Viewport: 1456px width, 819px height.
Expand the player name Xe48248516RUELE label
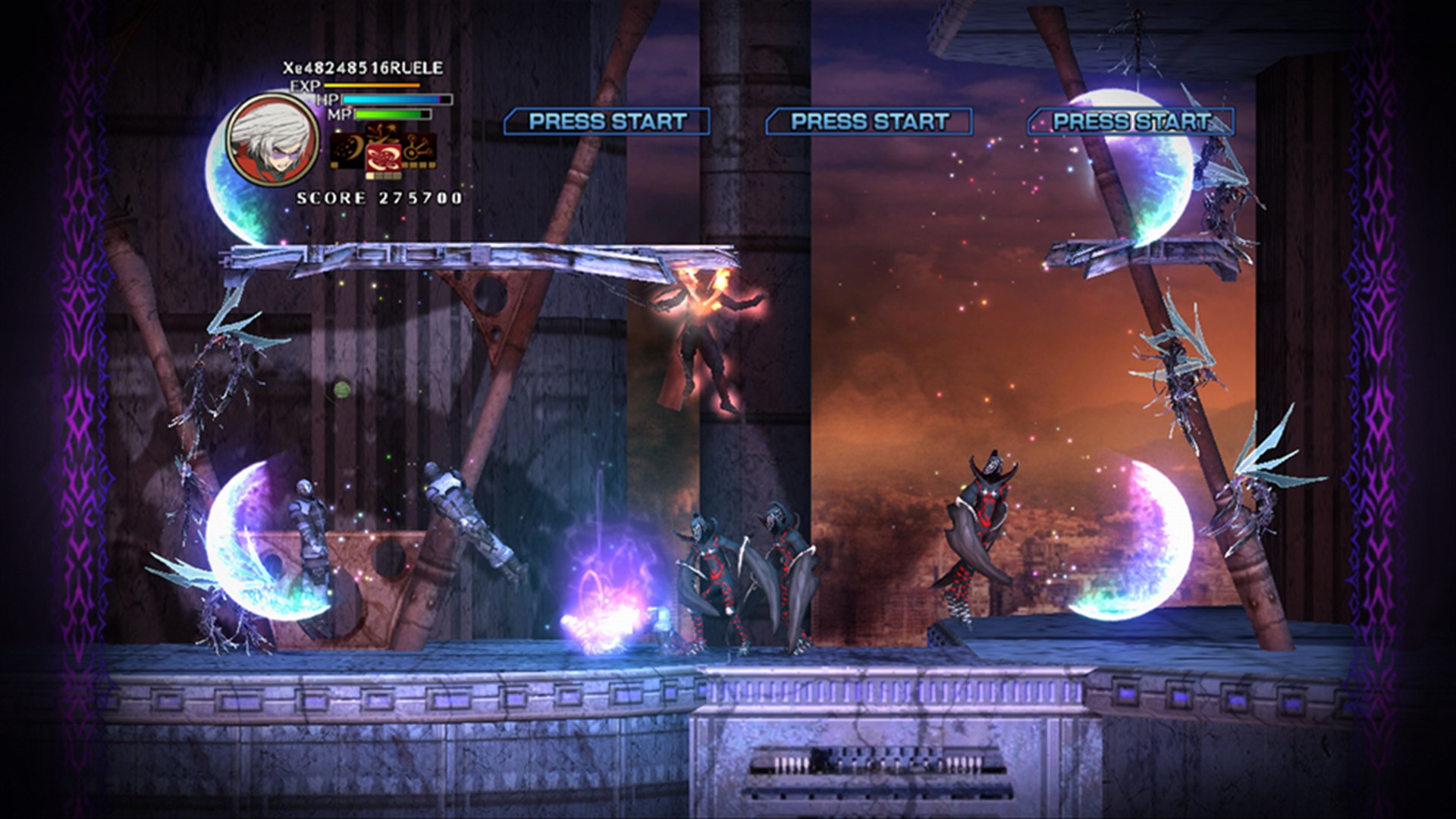click(x=362, y=67)
